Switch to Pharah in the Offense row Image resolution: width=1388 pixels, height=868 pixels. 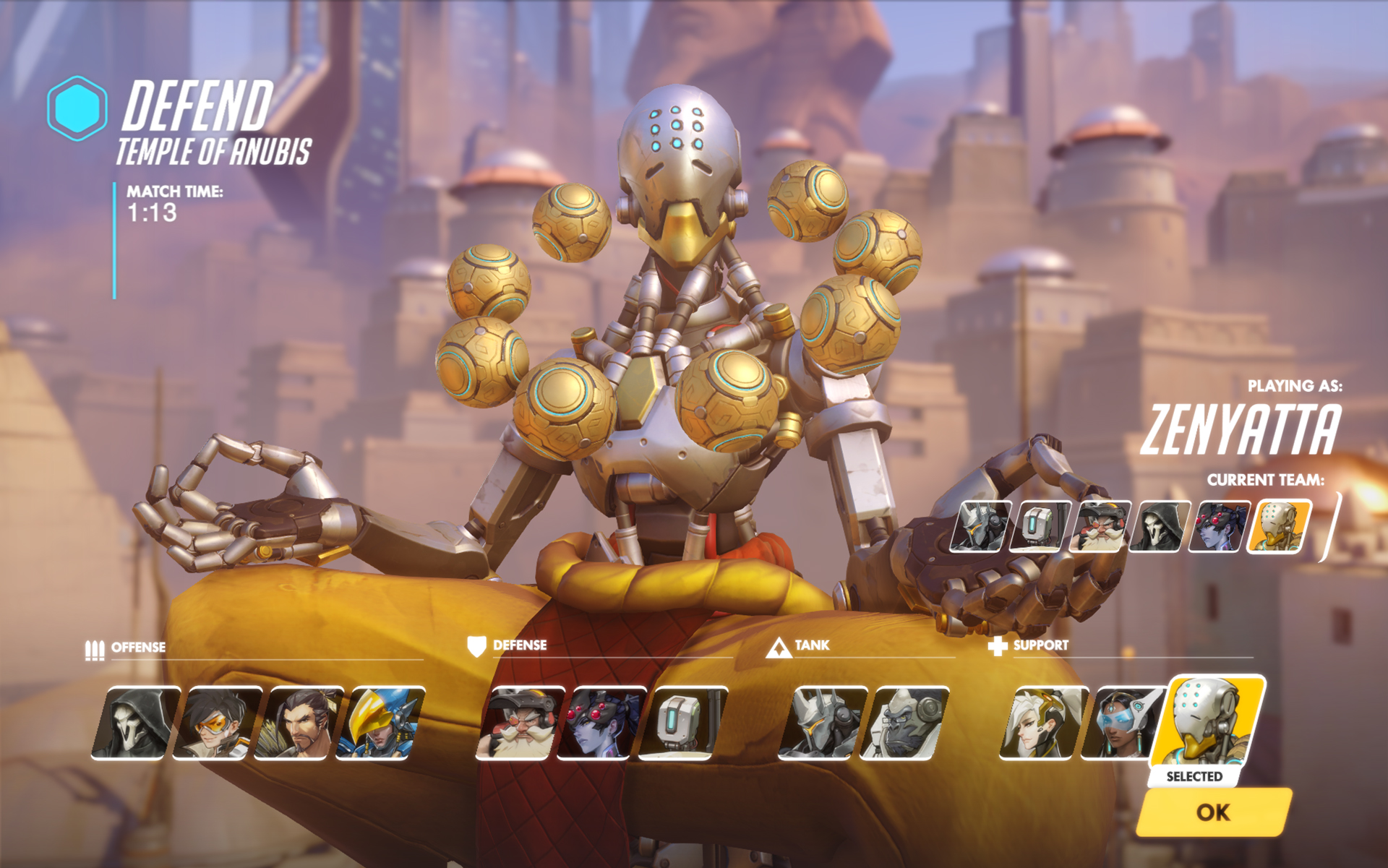(380, 723)
